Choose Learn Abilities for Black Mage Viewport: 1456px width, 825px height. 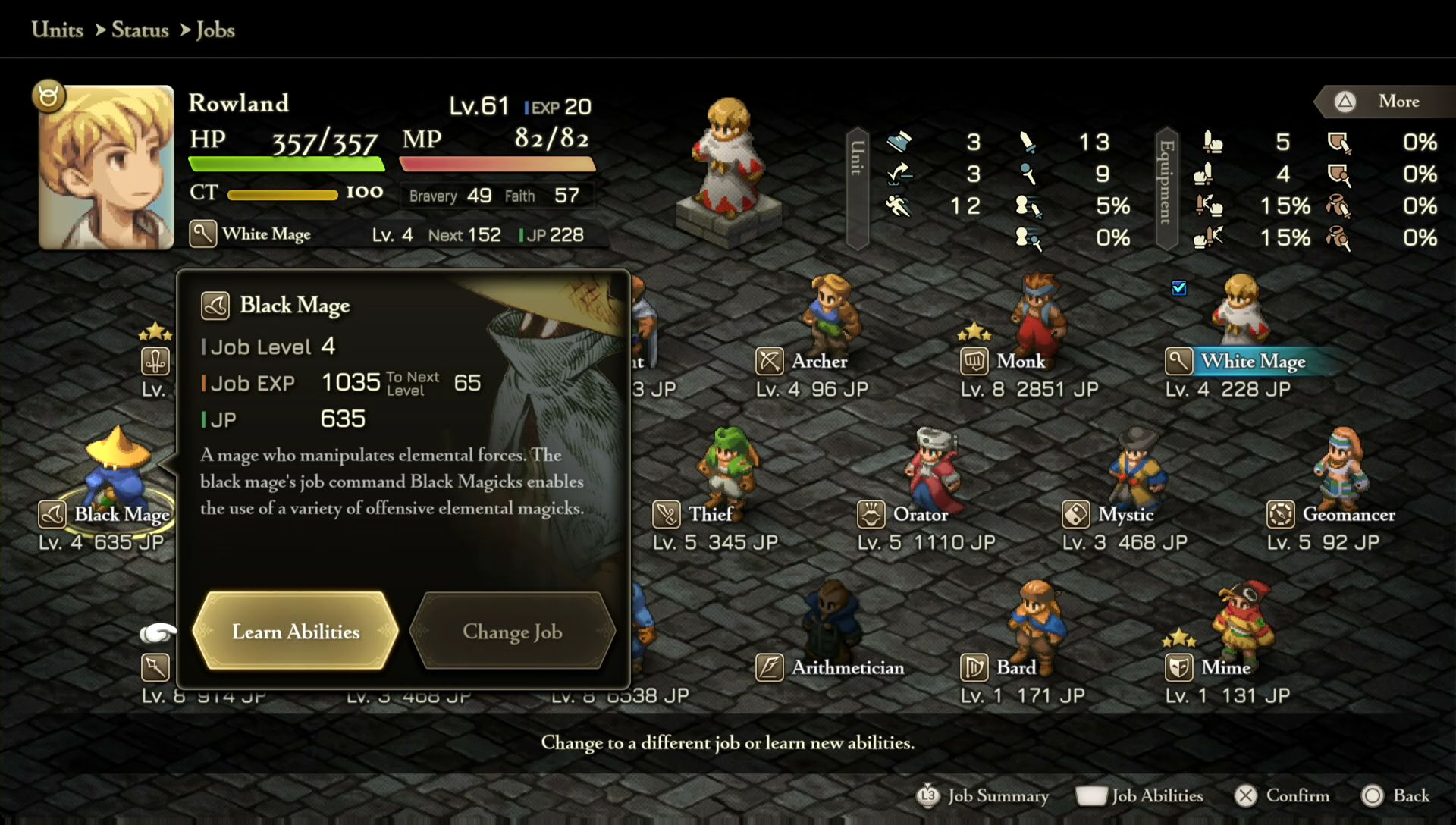pyautogui.click(x=296, y=632)
